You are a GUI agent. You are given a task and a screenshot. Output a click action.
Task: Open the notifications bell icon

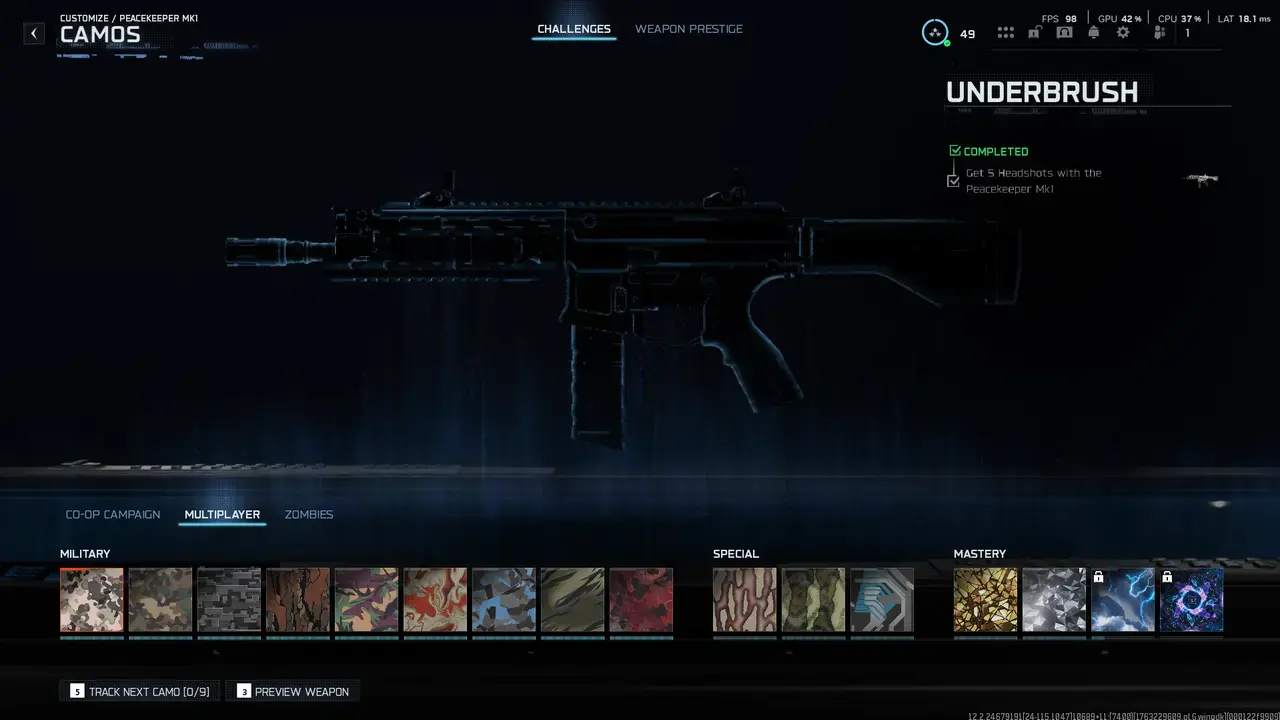click(x=1093, y=32)
